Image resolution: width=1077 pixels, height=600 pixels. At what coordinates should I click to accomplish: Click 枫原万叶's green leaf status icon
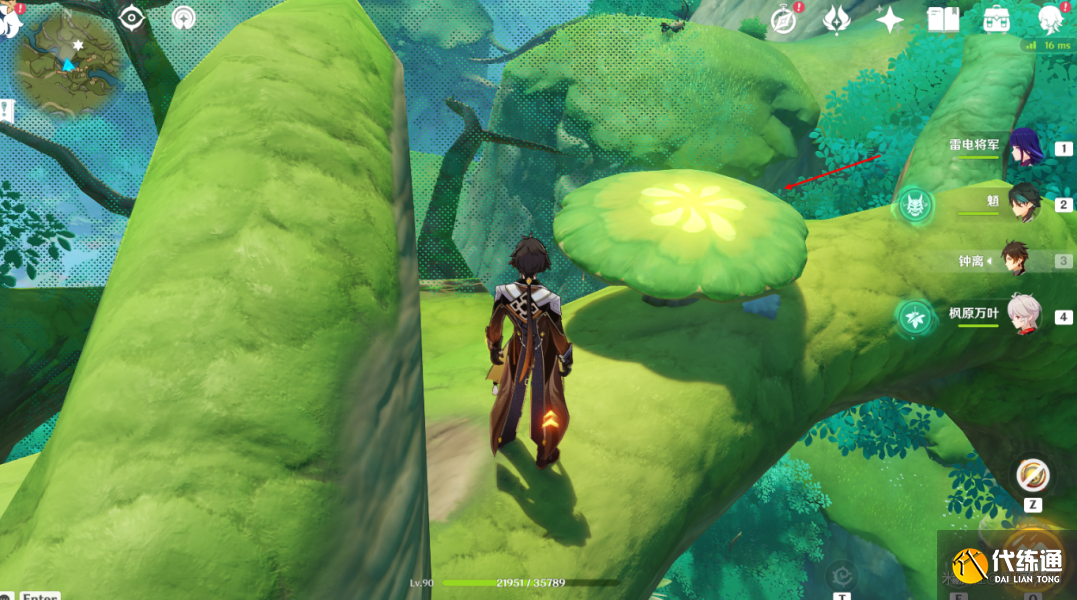coord(914,317)
